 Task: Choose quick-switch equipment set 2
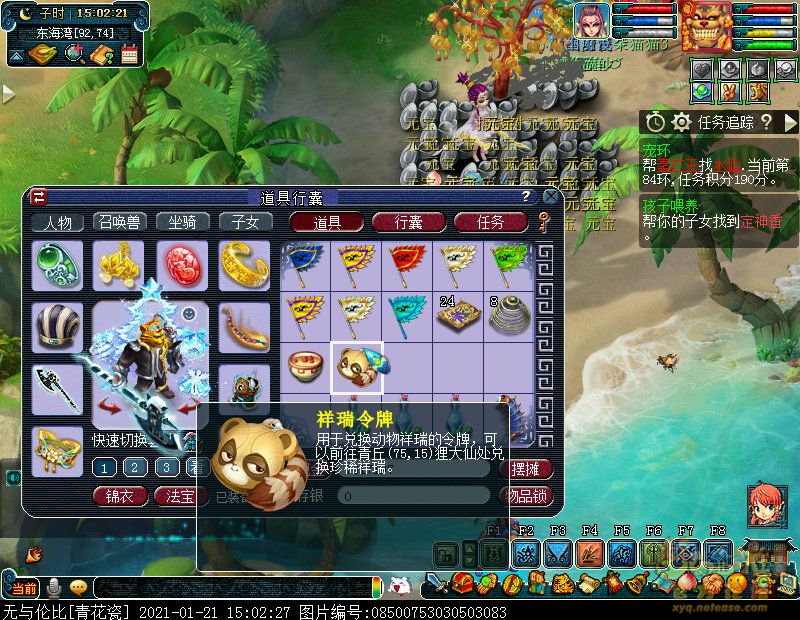point(135,467)
